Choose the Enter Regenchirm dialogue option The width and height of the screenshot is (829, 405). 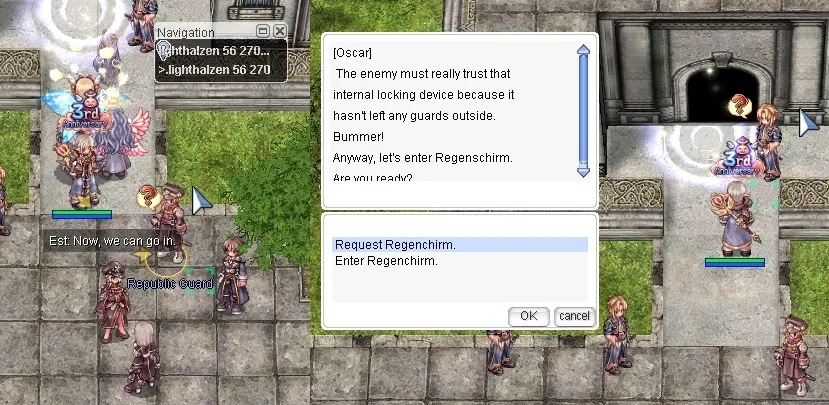click(x=386, y=261)
